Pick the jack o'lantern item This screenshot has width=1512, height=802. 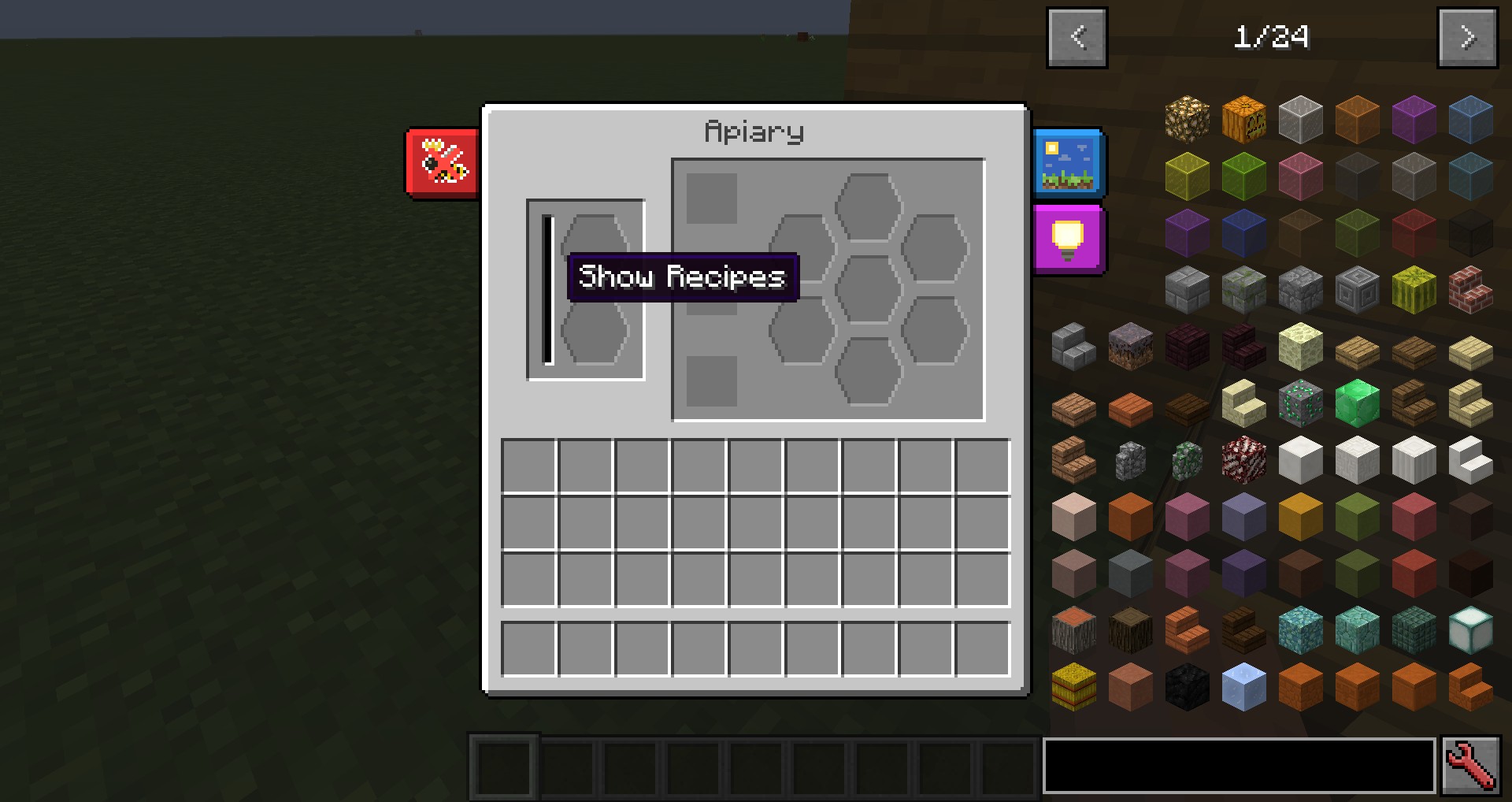click(x=1243, y=119)
